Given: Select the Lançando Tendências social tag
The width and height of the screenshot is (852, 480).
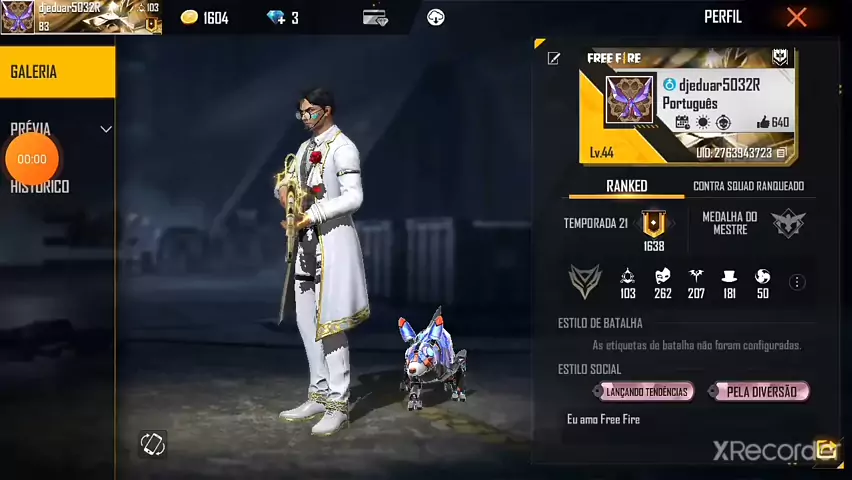Looking at the screenshot, I should (647, 392).
